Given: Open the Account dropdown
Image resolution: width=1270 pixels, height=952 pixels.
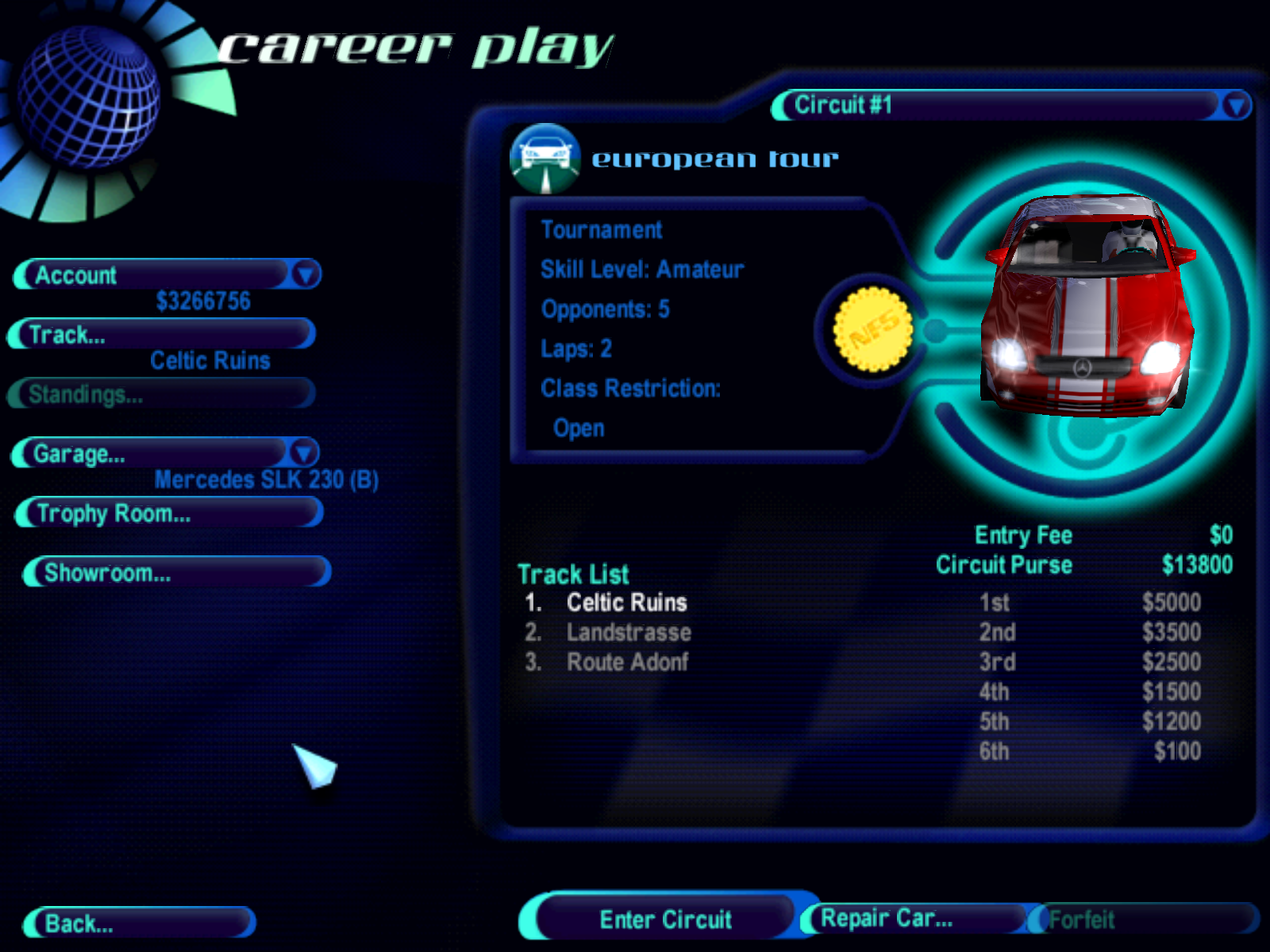Looking at the screenshot, I should click(x=306, y=274).
